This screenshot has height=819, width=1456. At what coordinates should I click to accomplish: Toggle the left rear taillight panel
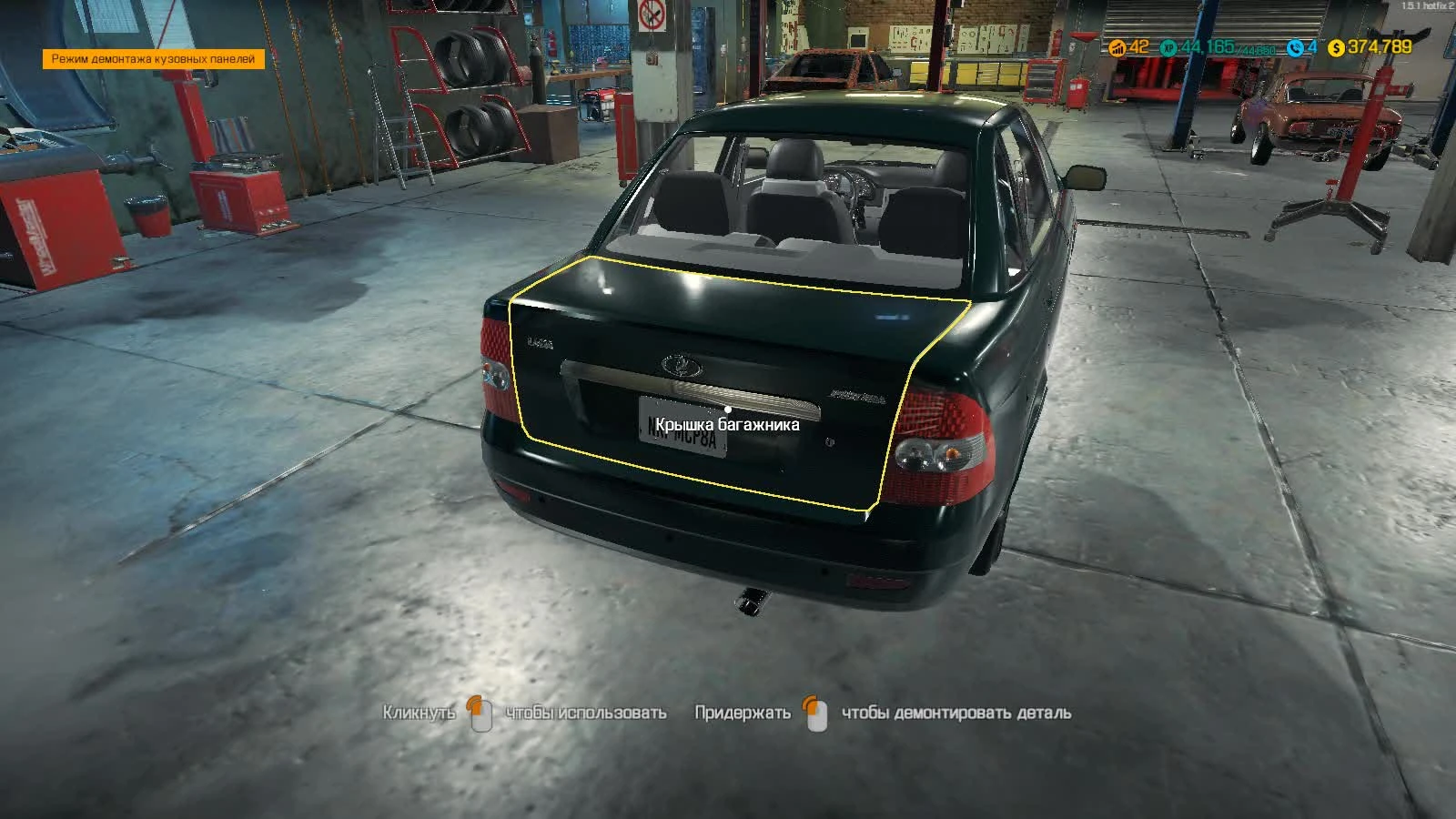pos(496,373)
